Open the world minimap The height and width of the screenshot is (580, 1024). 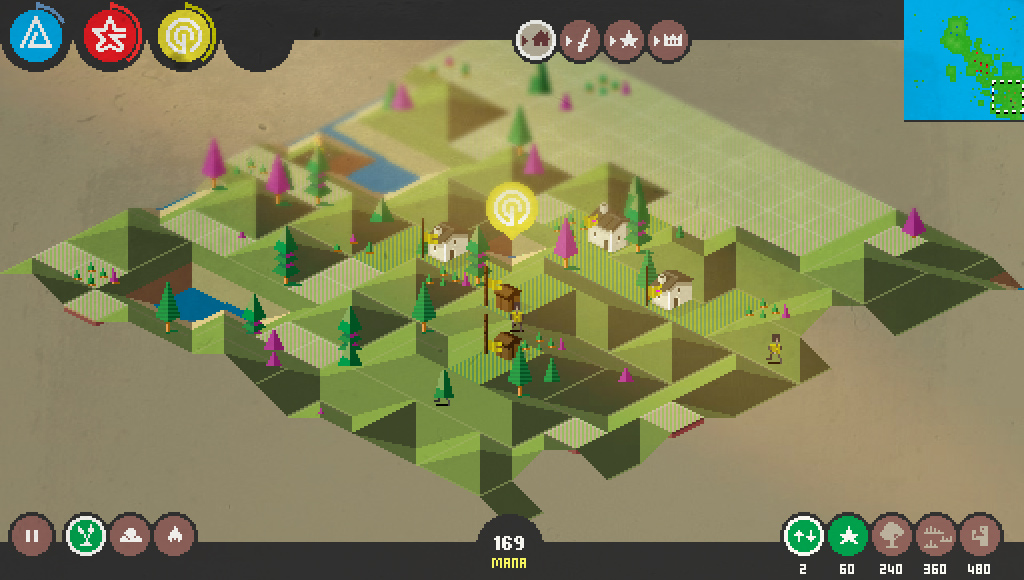(964, 60)
